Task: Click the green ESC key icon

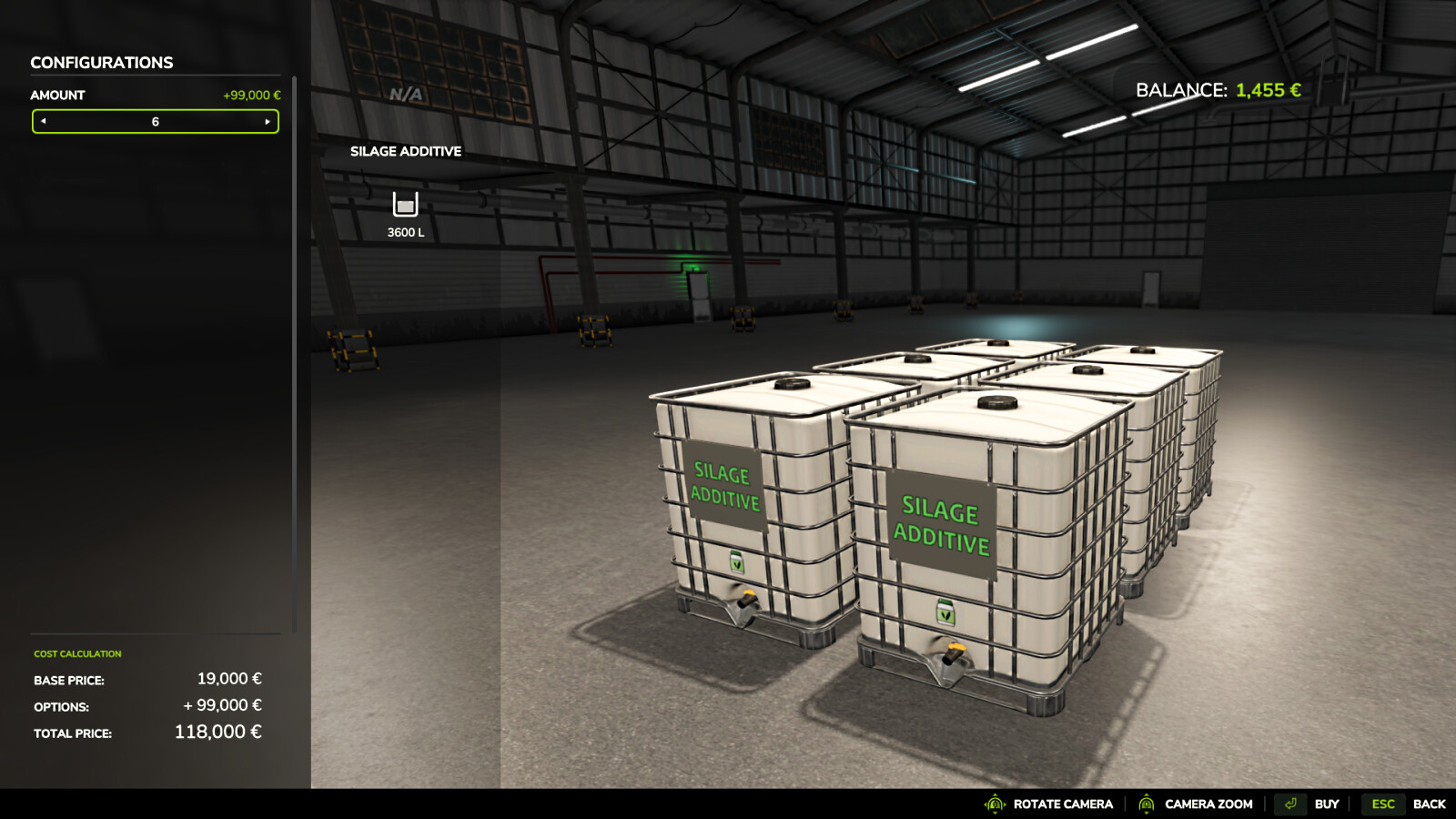Action: pos(1382,804)
